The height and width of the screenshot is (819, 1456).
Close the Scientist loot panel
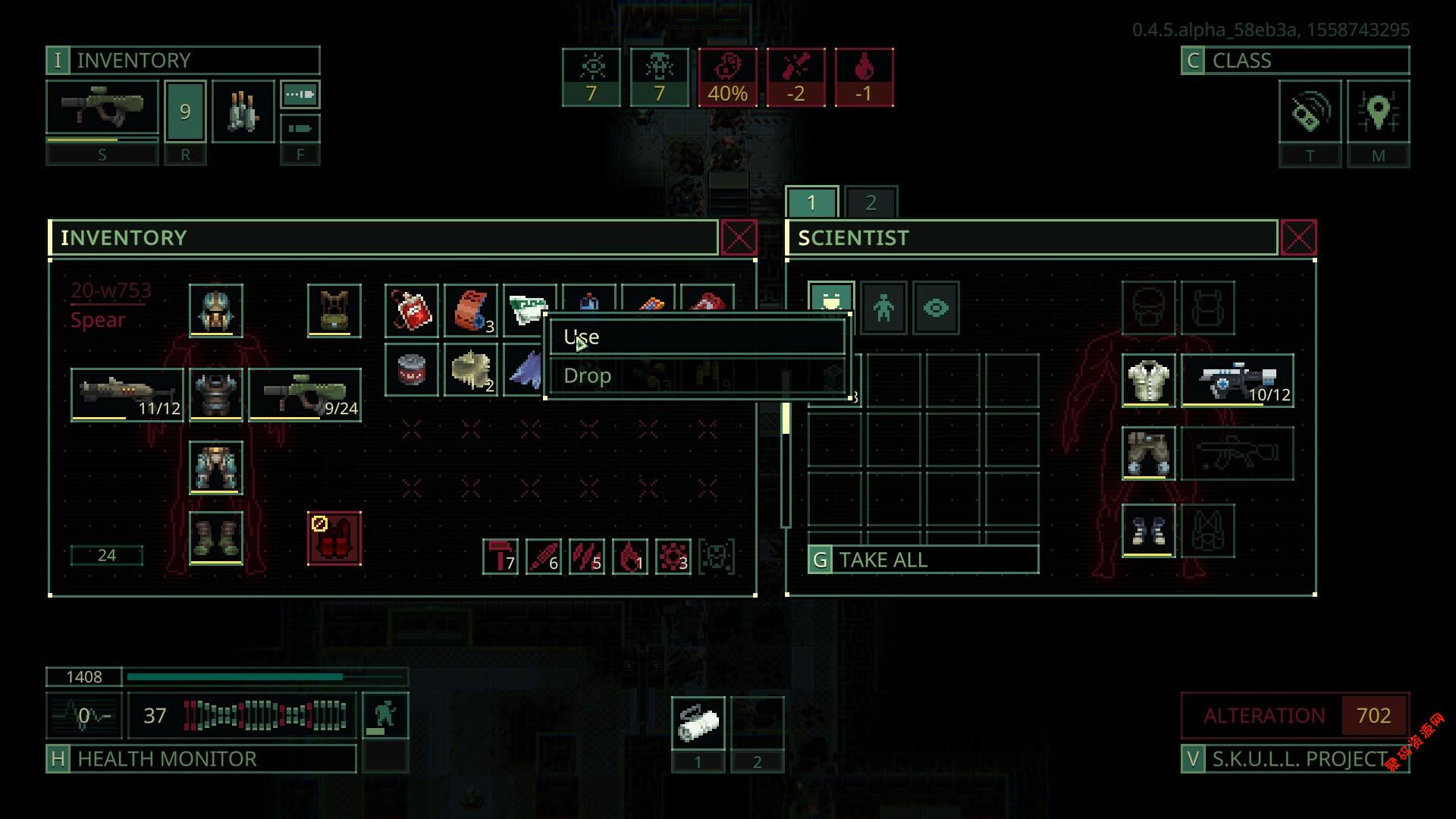click(1298, 238)
